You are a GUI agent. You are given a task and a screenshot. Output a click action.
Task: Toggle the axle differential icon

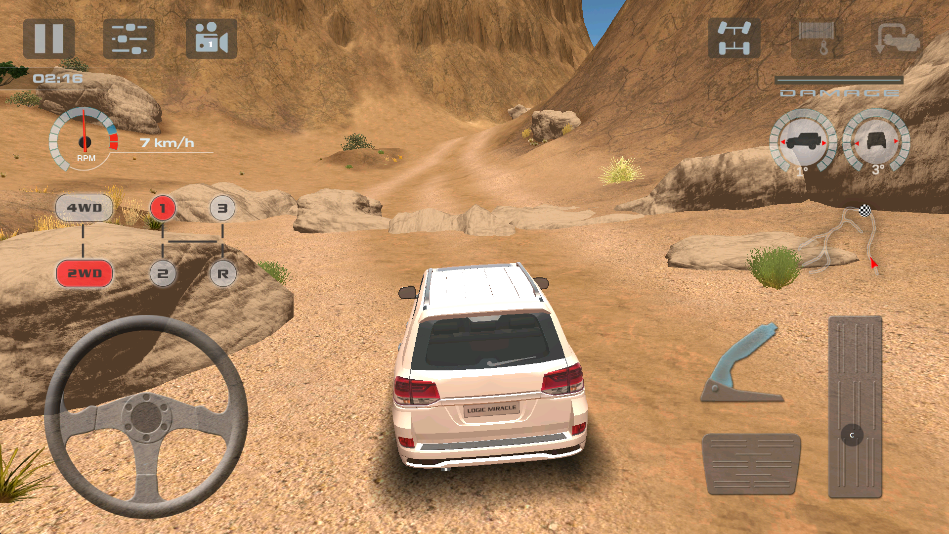(734, 39)
